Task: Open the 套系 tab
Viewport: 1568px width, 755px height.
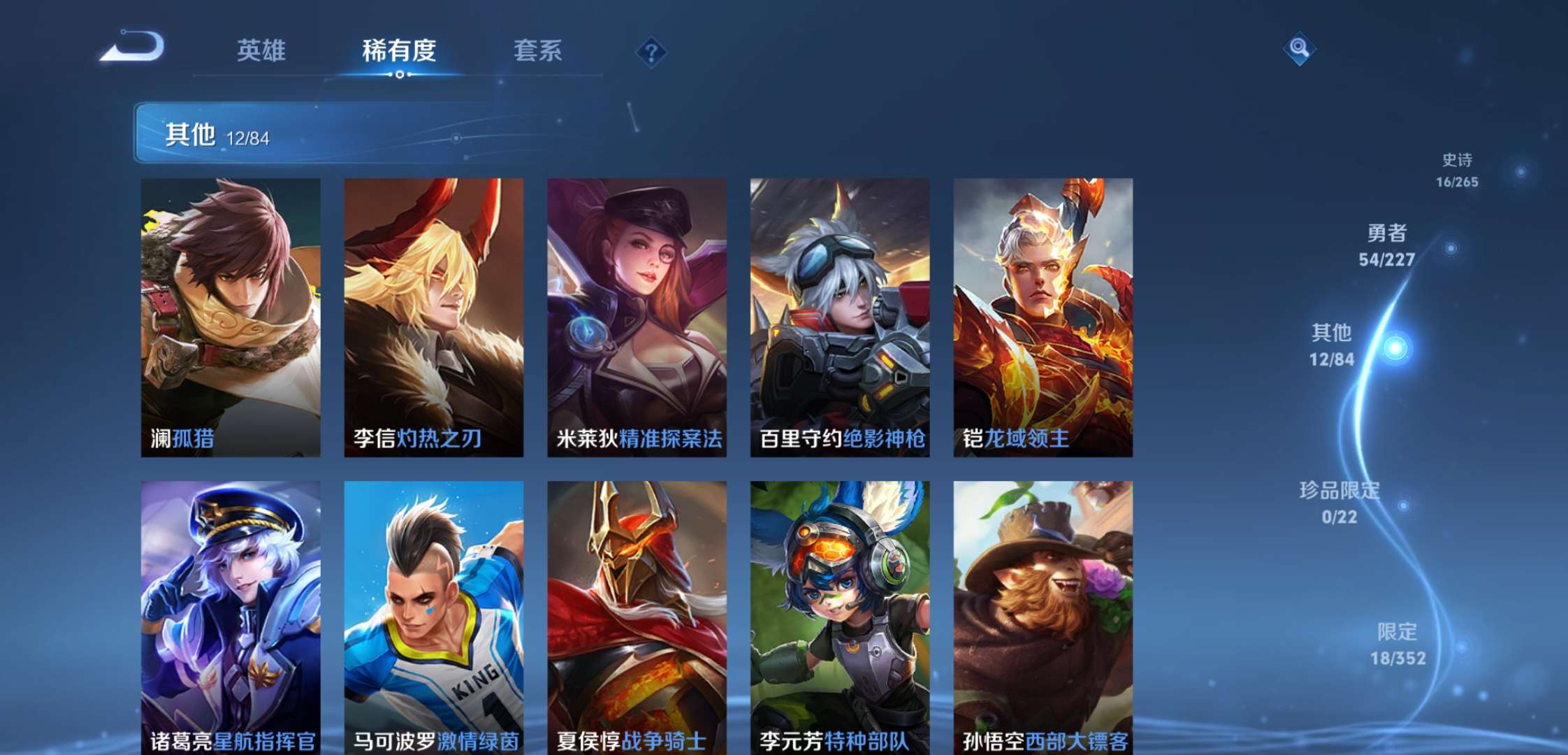Action: tap(537, 50)
